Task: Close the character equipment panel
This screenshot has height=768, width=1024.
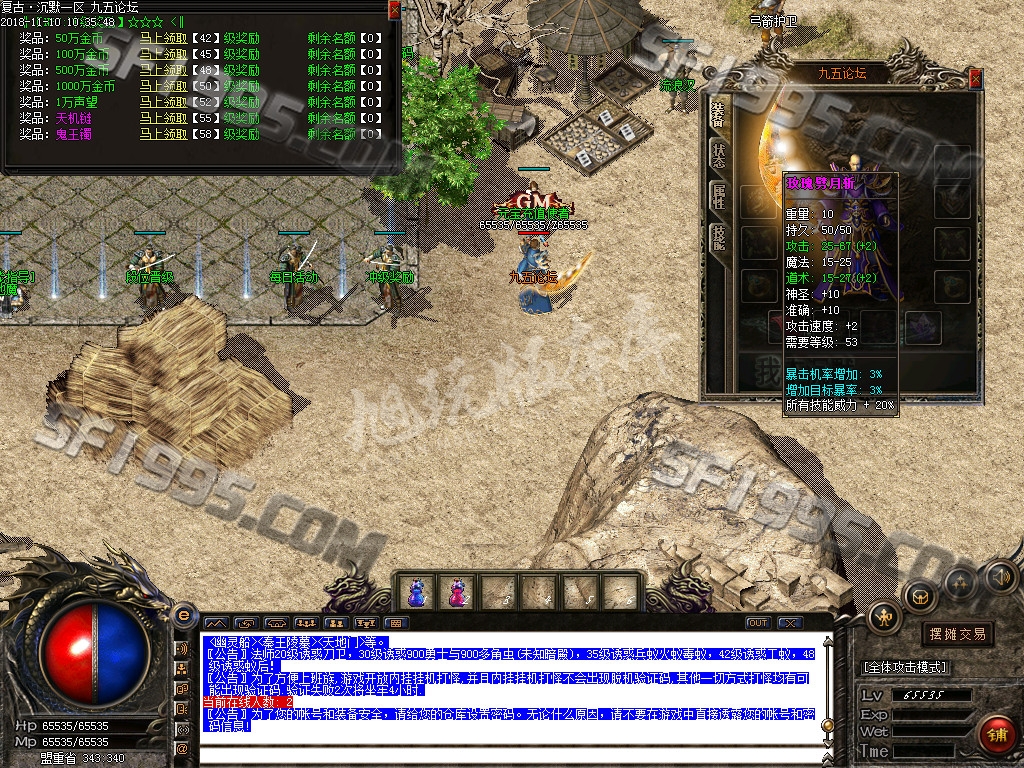Action: pyautogui.click(x=976, y=79)
